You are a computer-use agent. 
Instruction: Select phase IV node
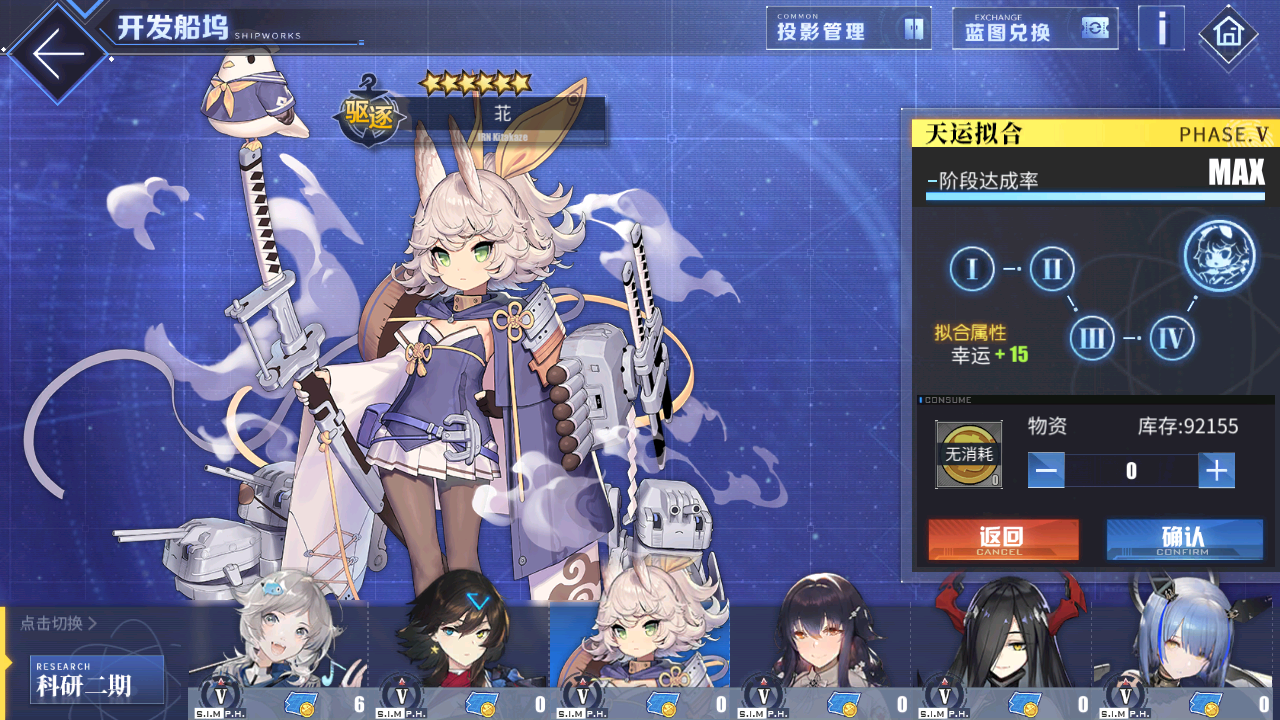[1171, 338]
